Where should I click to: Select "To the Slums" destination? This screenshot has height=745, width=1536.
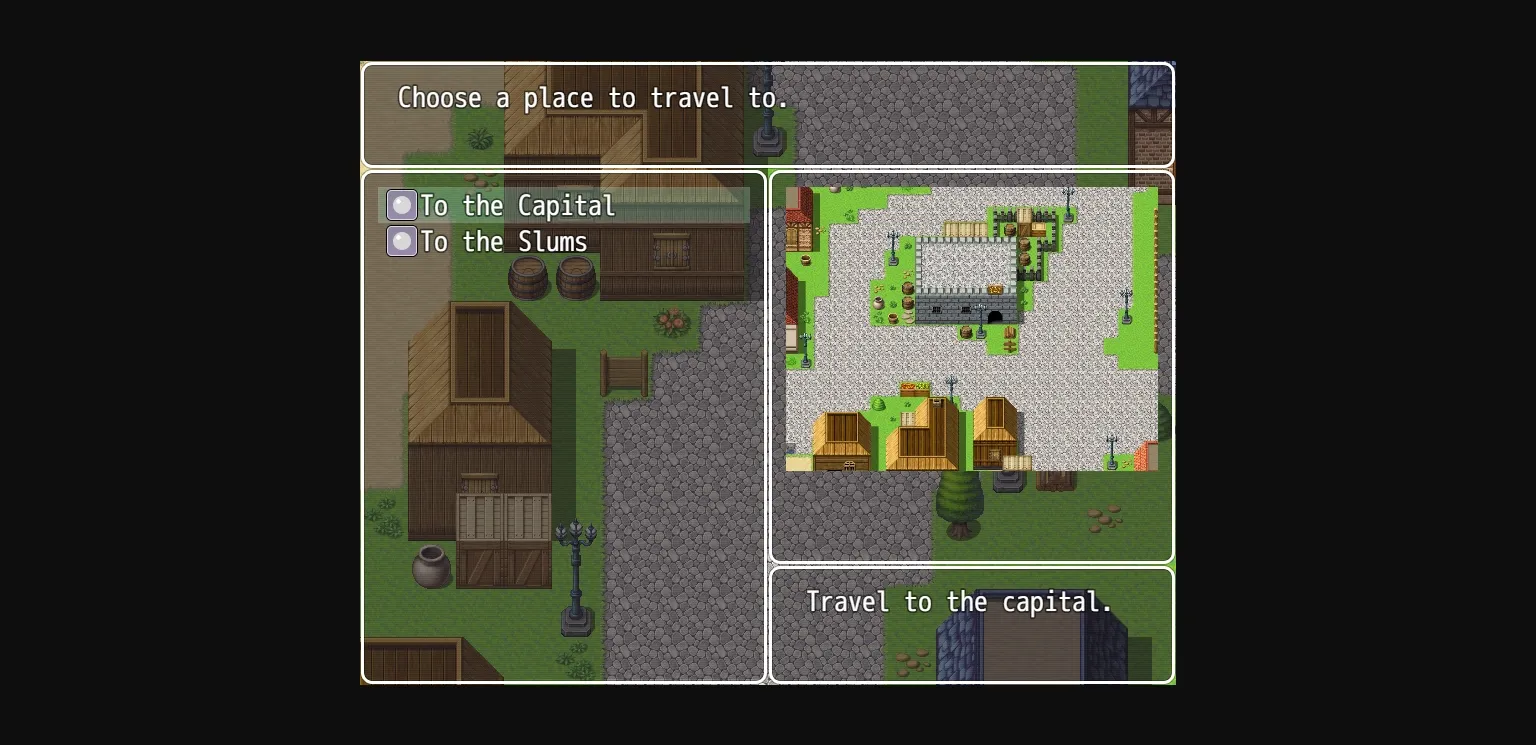click(503, 242)
